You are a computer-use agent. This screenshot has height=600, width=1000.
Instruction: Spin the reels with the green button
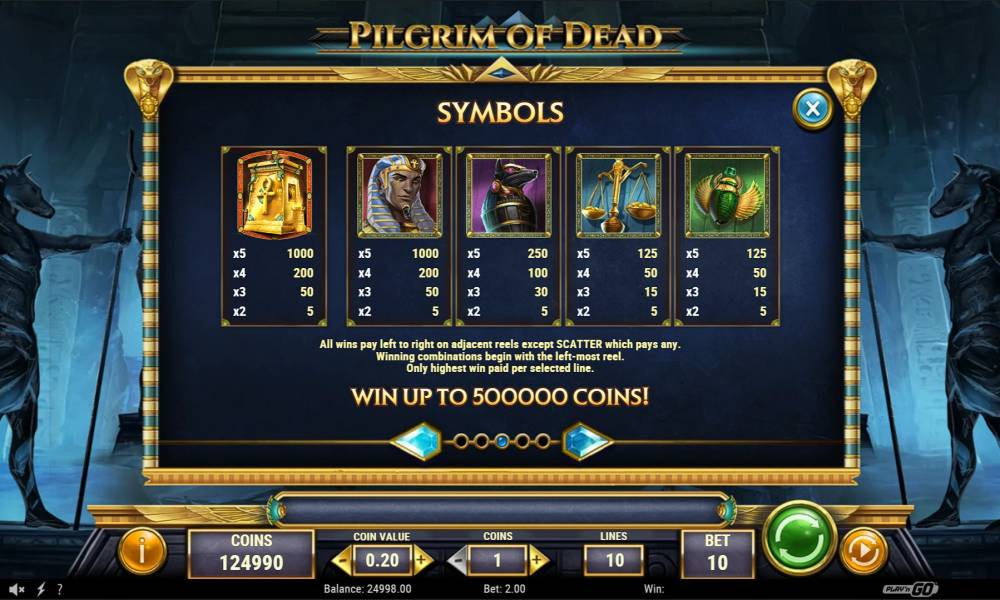(800, 538)
